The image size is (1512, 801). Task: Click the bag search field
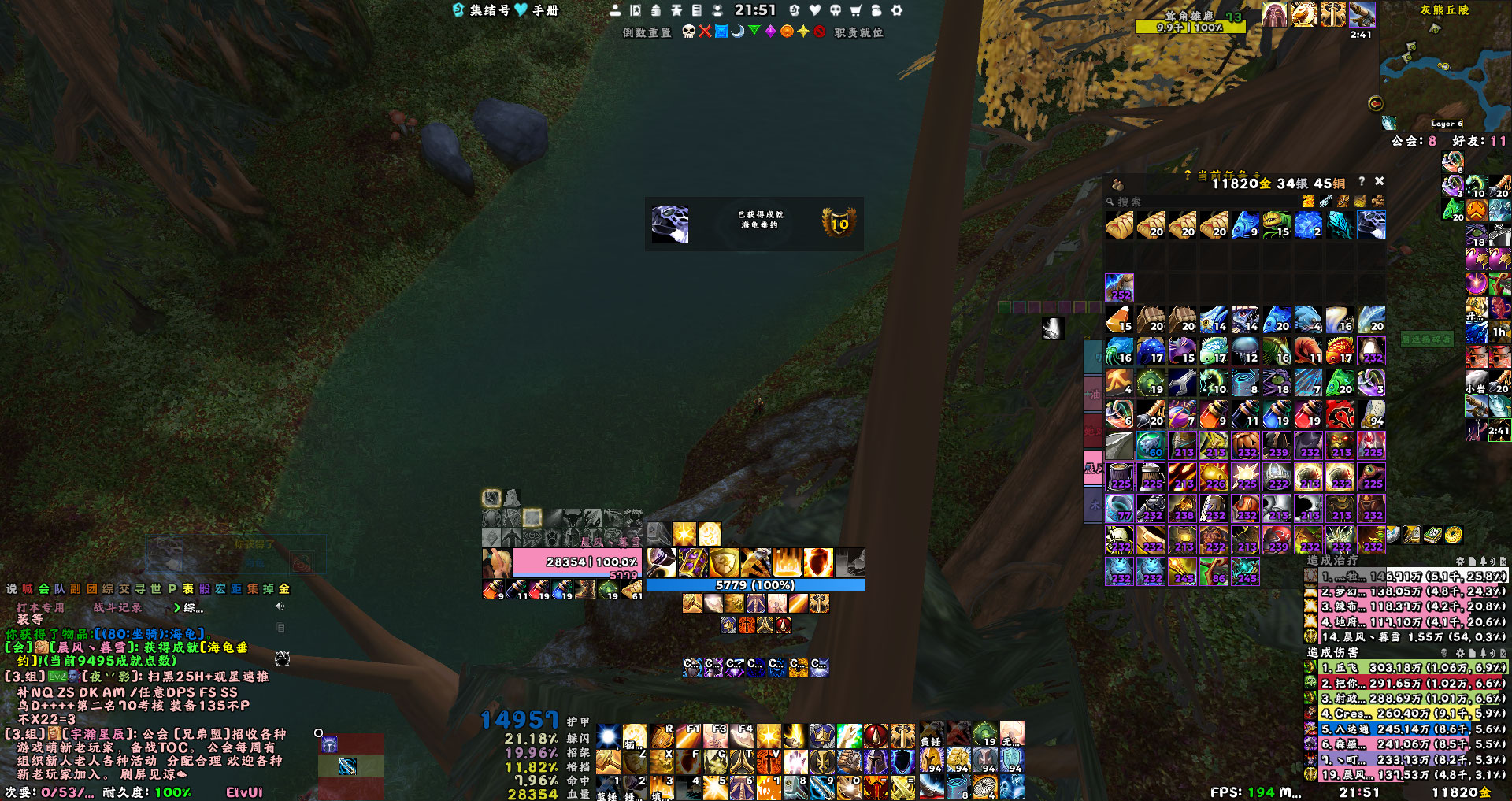click(1197, 202)
